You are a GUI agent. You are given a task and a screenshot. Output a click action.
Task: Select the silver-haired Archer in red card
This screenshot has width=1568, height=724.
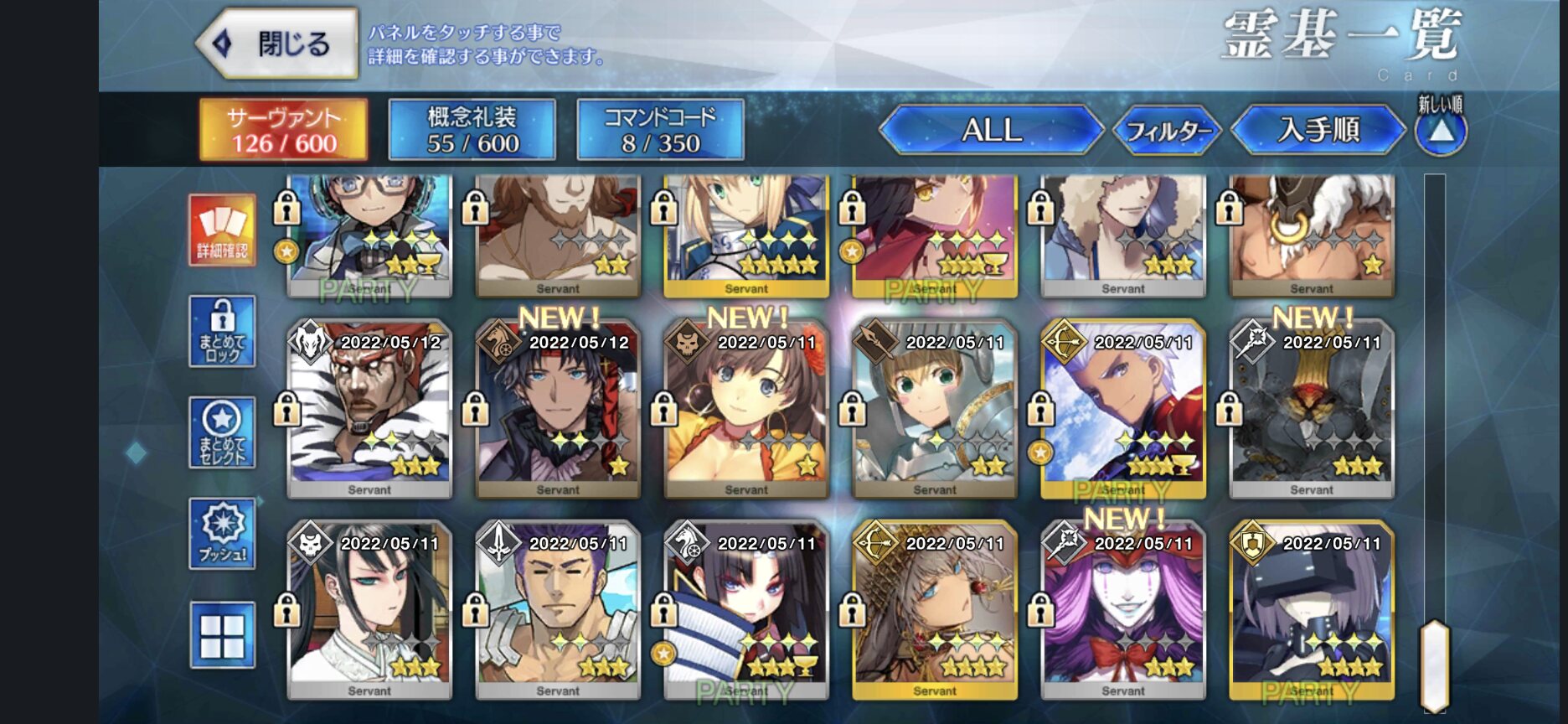click(x=1122, y=411)
